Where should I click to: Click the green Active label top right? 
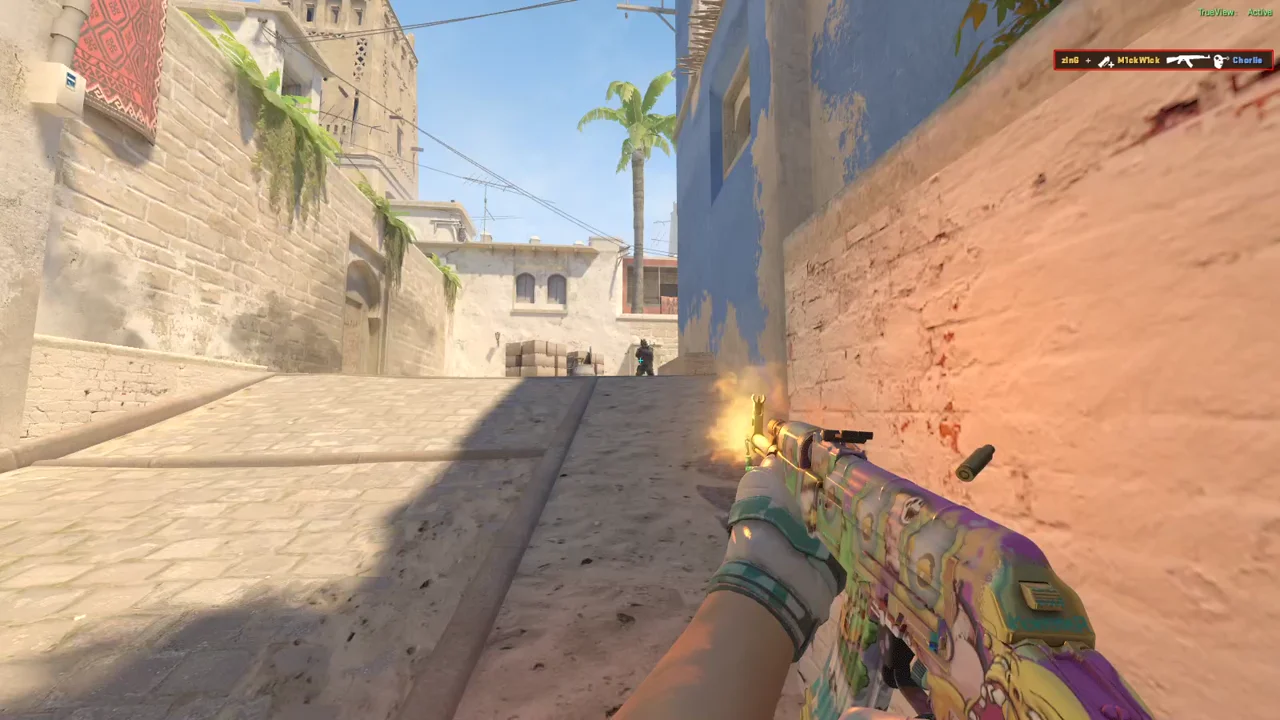coord(1259,14)
